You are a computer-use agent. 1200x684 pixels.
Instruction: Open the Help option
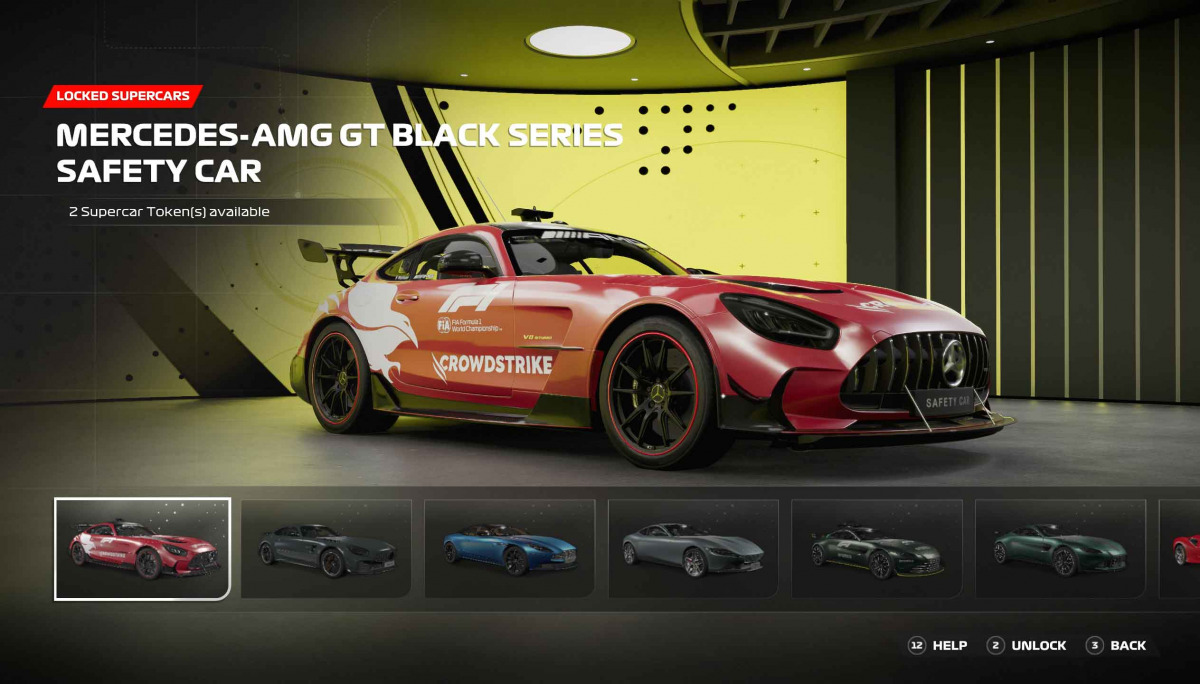(x=938, y=646)
